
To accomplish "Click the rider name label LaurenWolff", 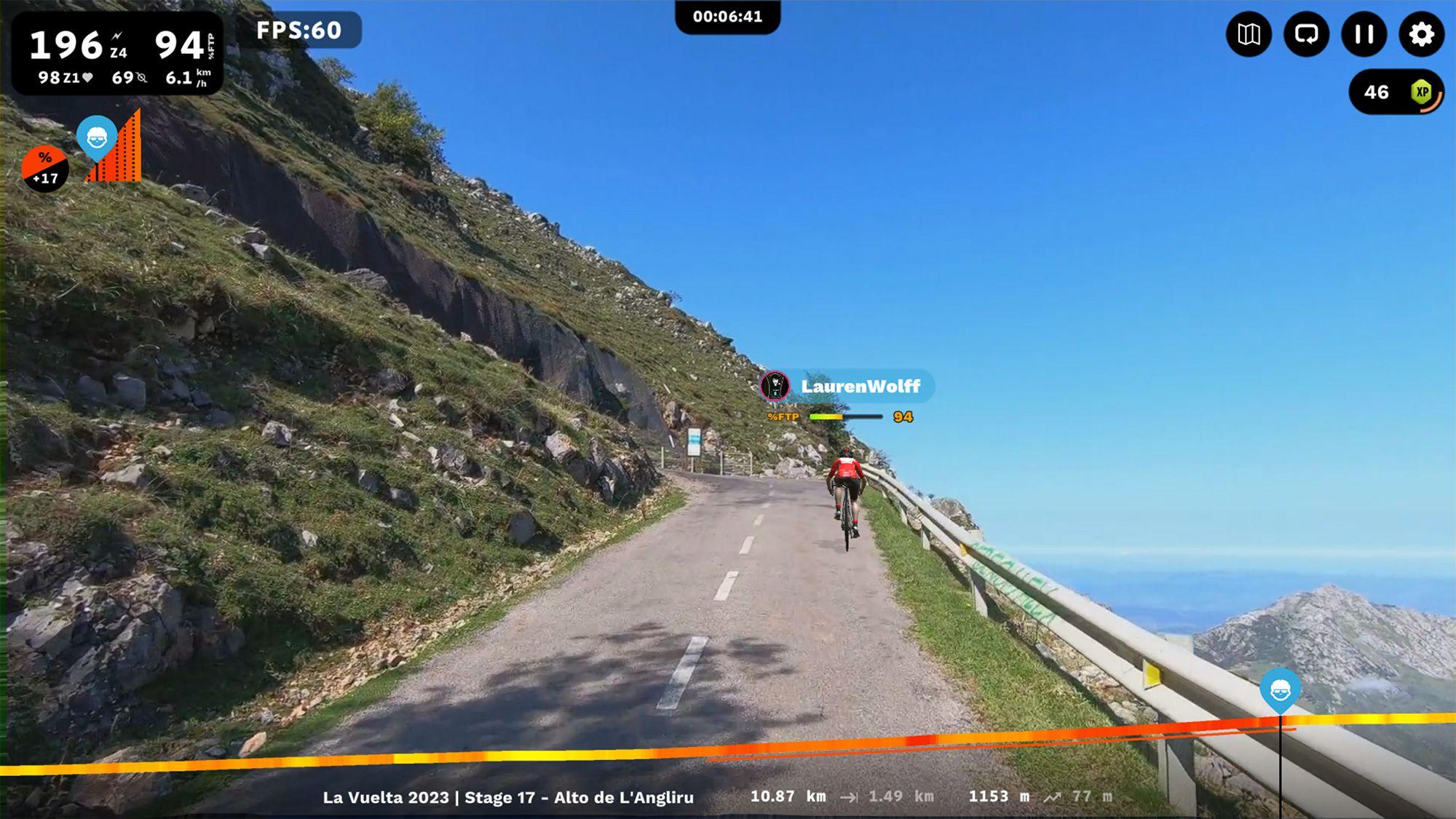I will click(x=861, y=387).
